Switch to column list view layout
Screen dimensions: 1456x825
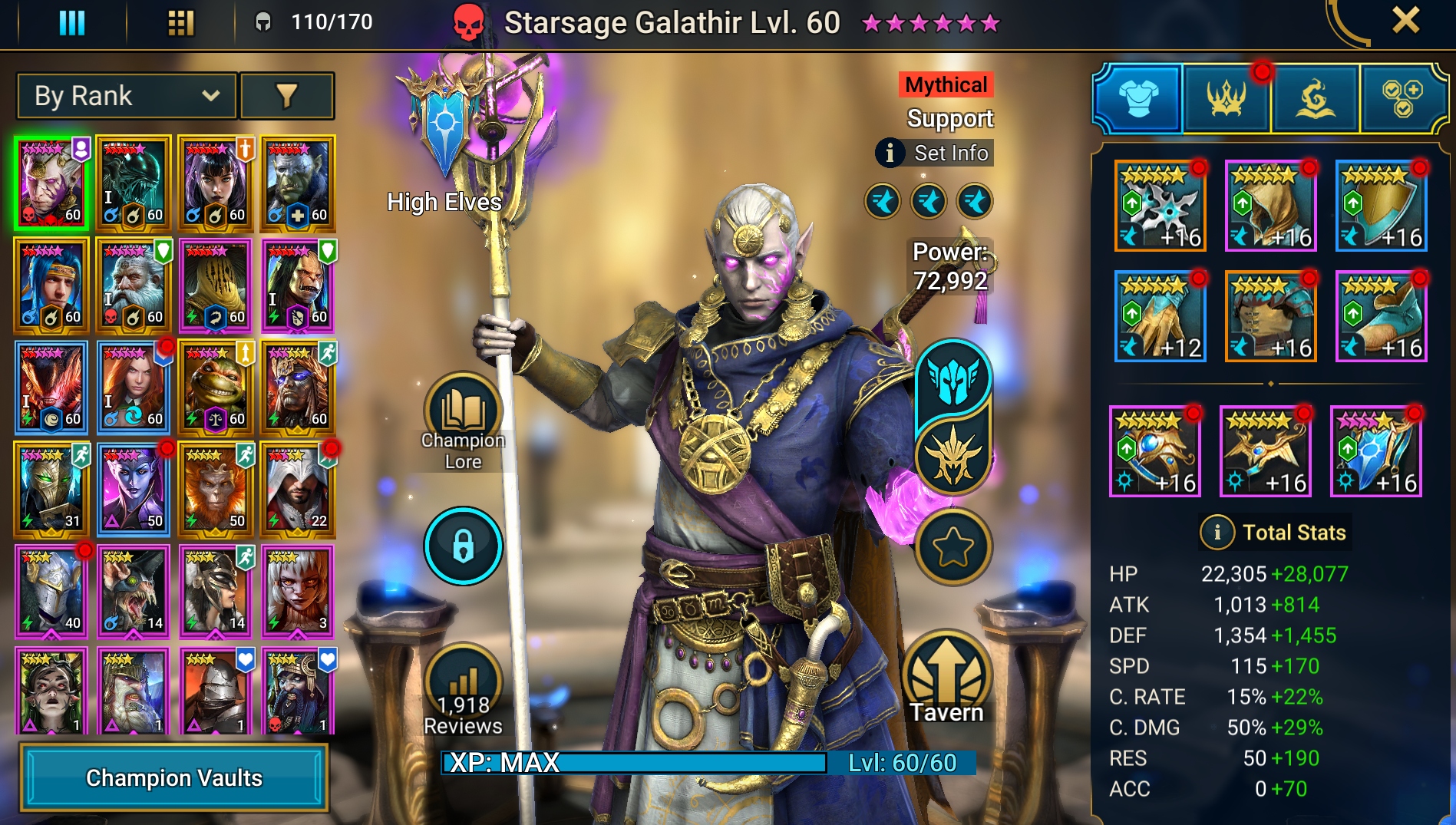tap(72, 22)
